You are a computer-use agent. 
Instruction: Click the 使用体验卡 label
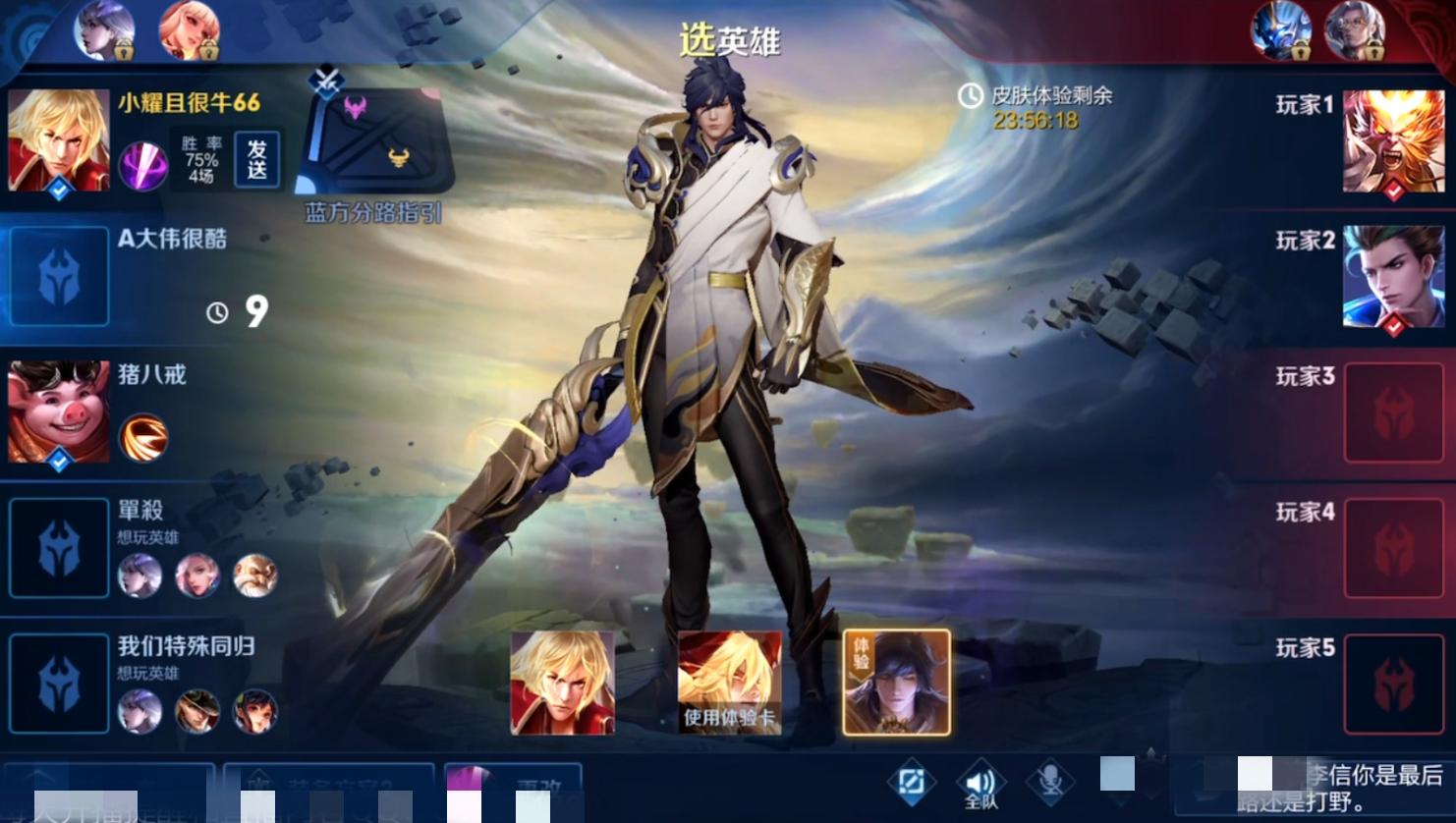click(731, 717)
